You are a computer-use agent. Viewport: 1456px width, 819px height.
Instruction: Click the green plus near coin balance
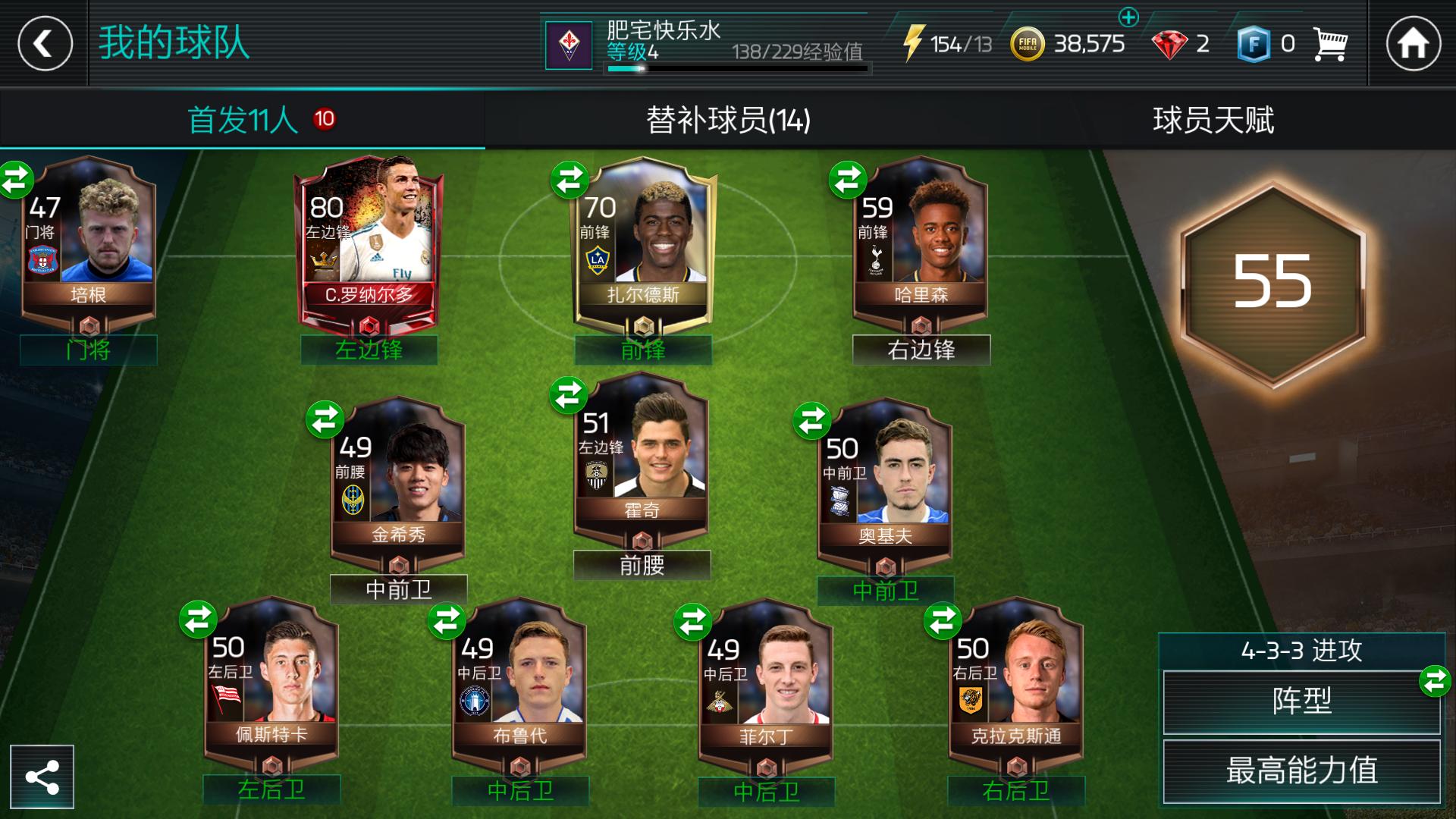point(1129,19)
